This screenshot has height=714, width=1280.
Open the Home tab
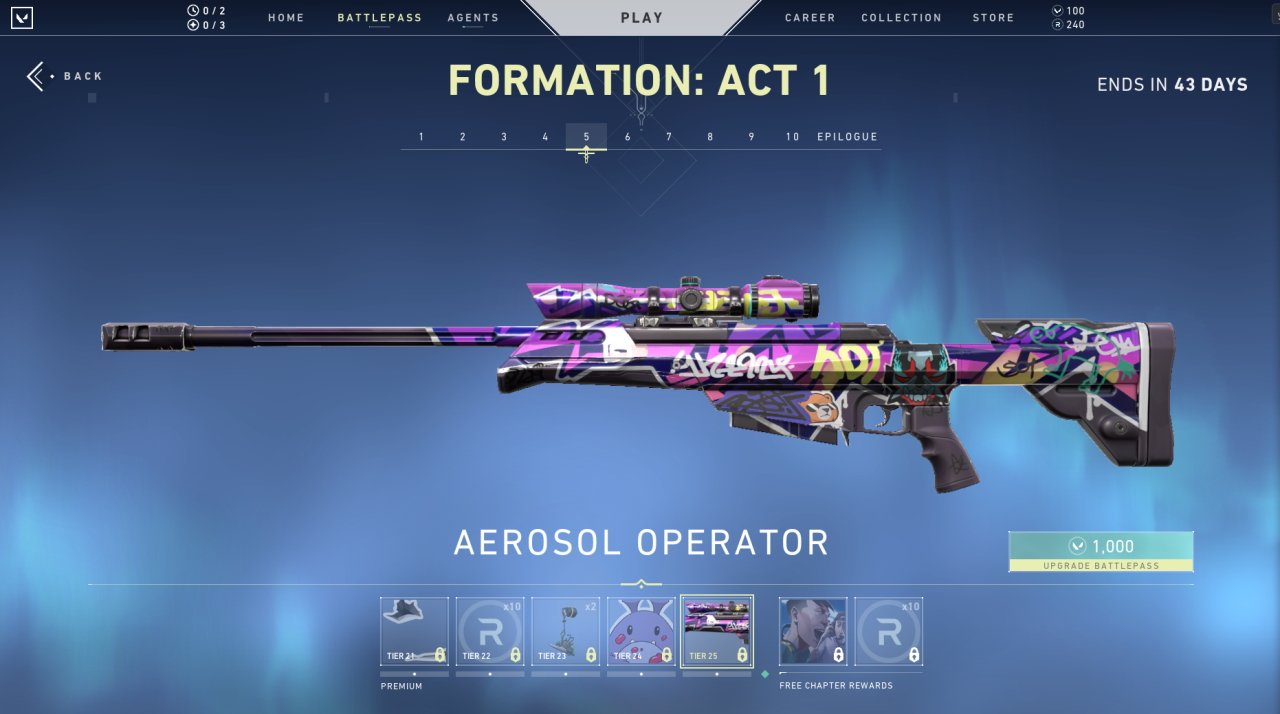286,18
